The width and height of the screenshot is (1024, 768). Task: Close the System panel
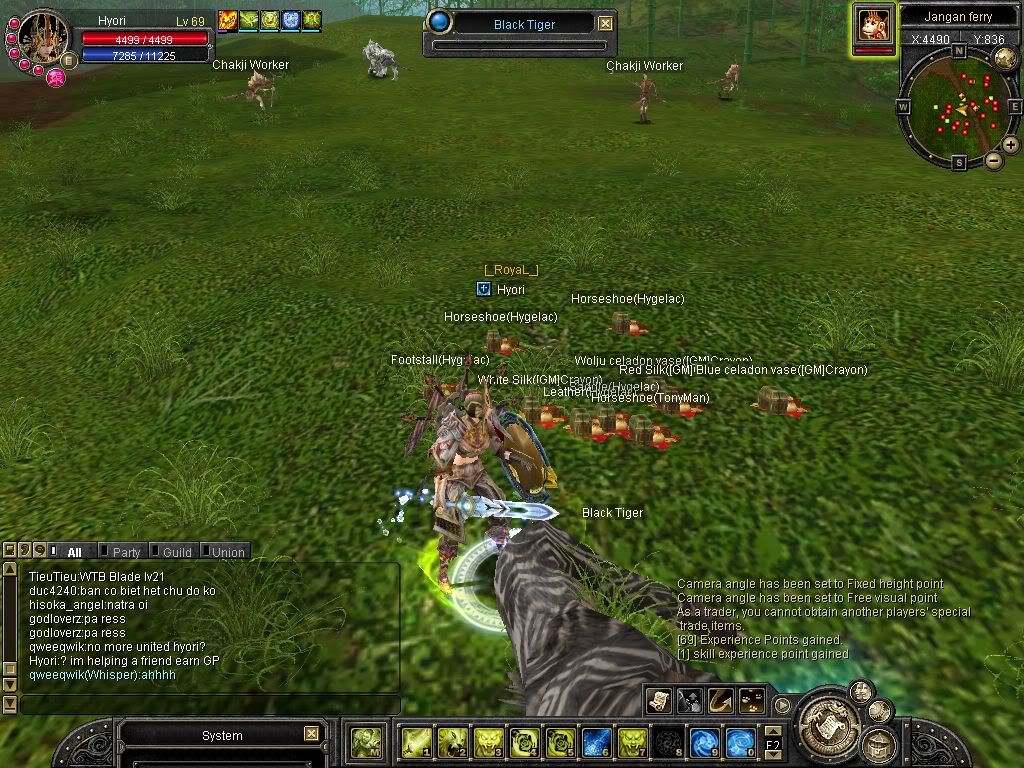(311, 735)
